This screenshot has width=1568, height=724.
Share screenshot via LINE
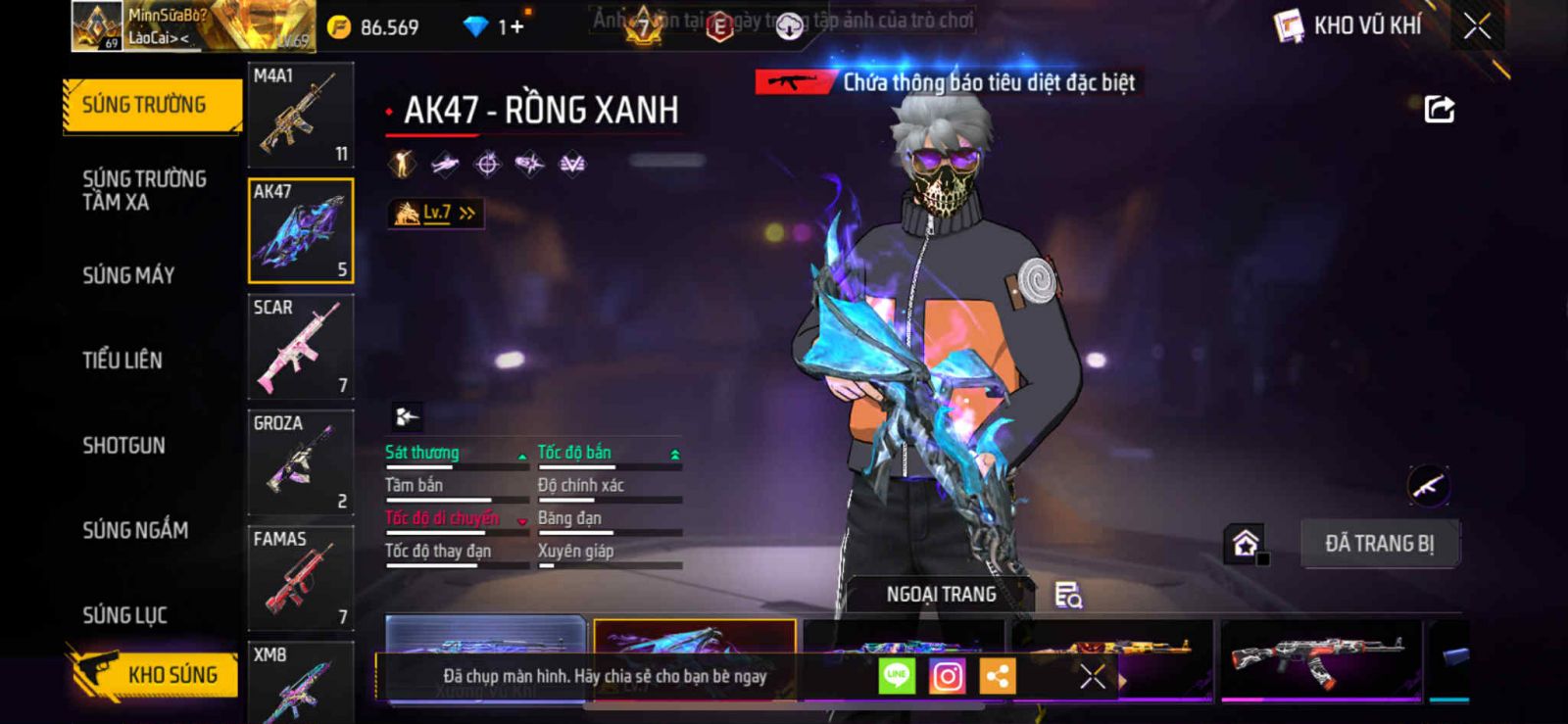pos(896,676)
